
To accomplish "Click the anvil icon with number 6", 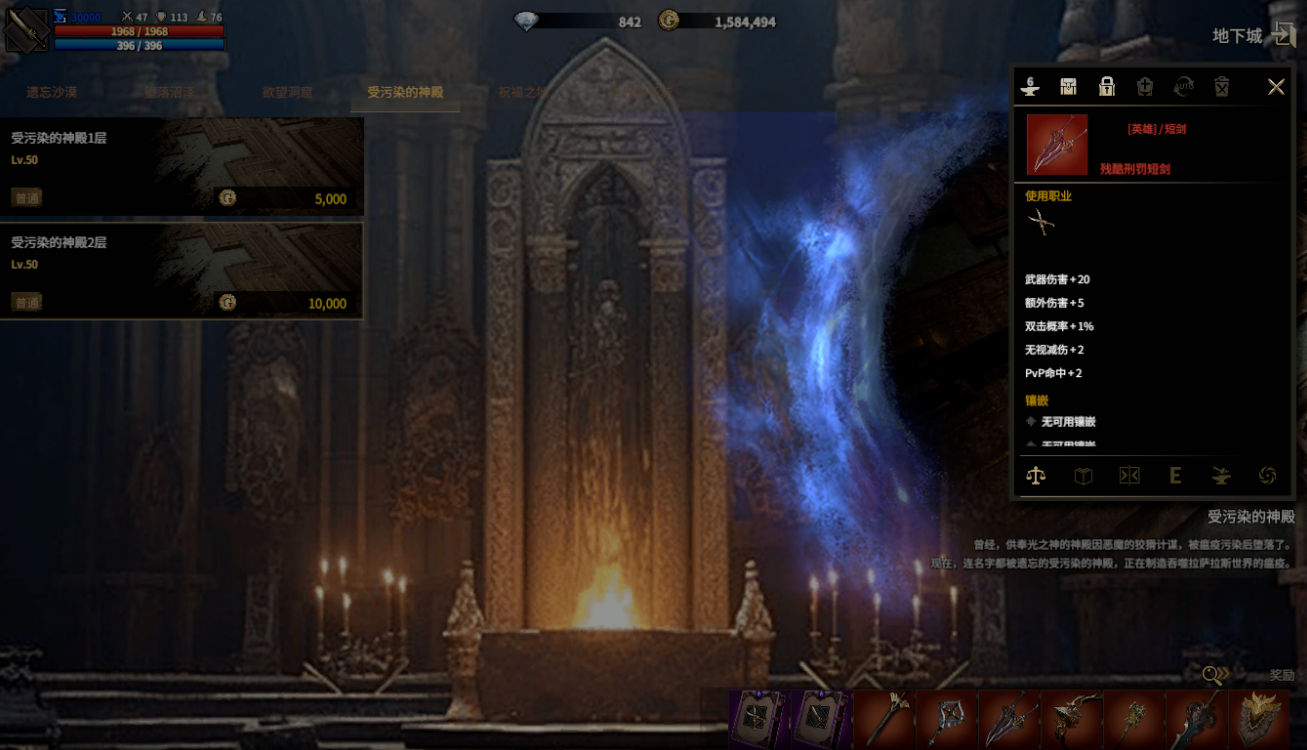I will pyautogui.click(x=1030, y=87).
